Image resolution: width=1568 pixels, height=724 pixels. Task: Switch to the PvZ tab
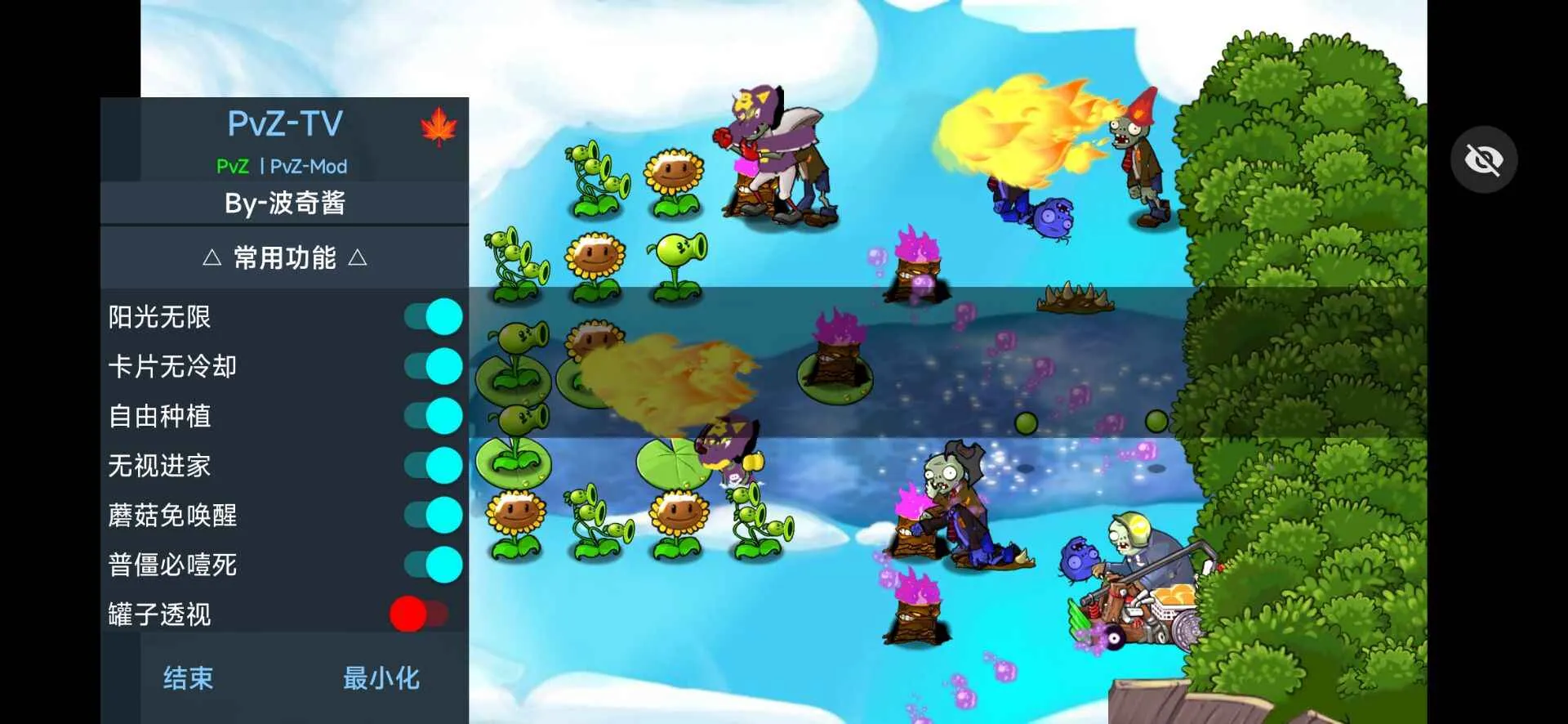coord(232,166)
